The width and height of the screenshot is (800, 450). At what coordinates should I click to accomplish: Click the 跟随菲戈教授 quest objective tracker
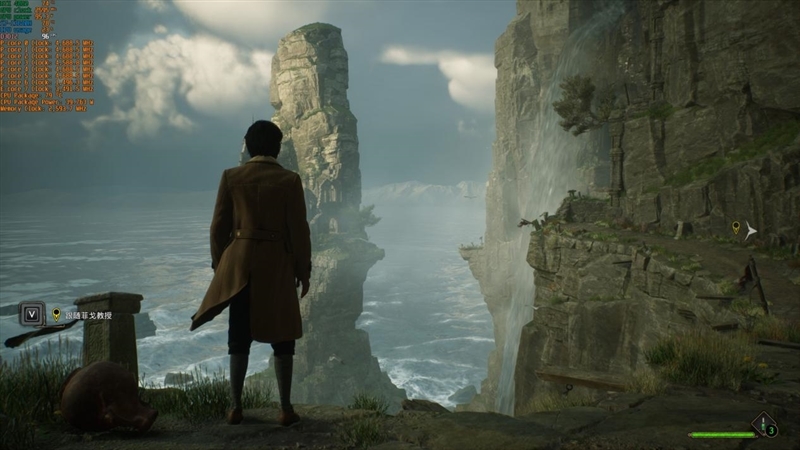click(x=88, y=315)
